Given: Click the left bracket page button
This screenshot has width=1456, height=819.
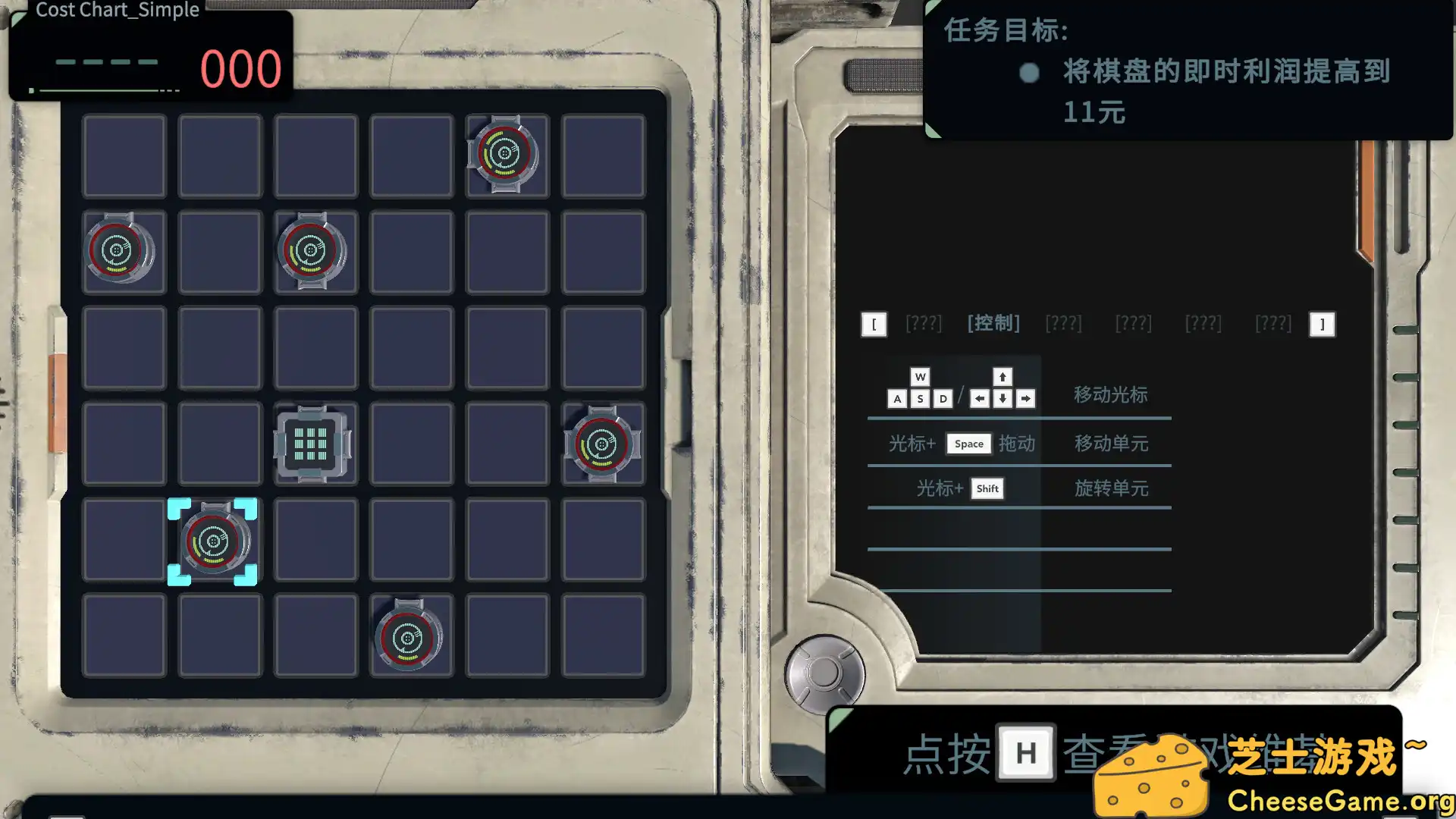Looking at the screenshot, I should [x=874, y=324].
